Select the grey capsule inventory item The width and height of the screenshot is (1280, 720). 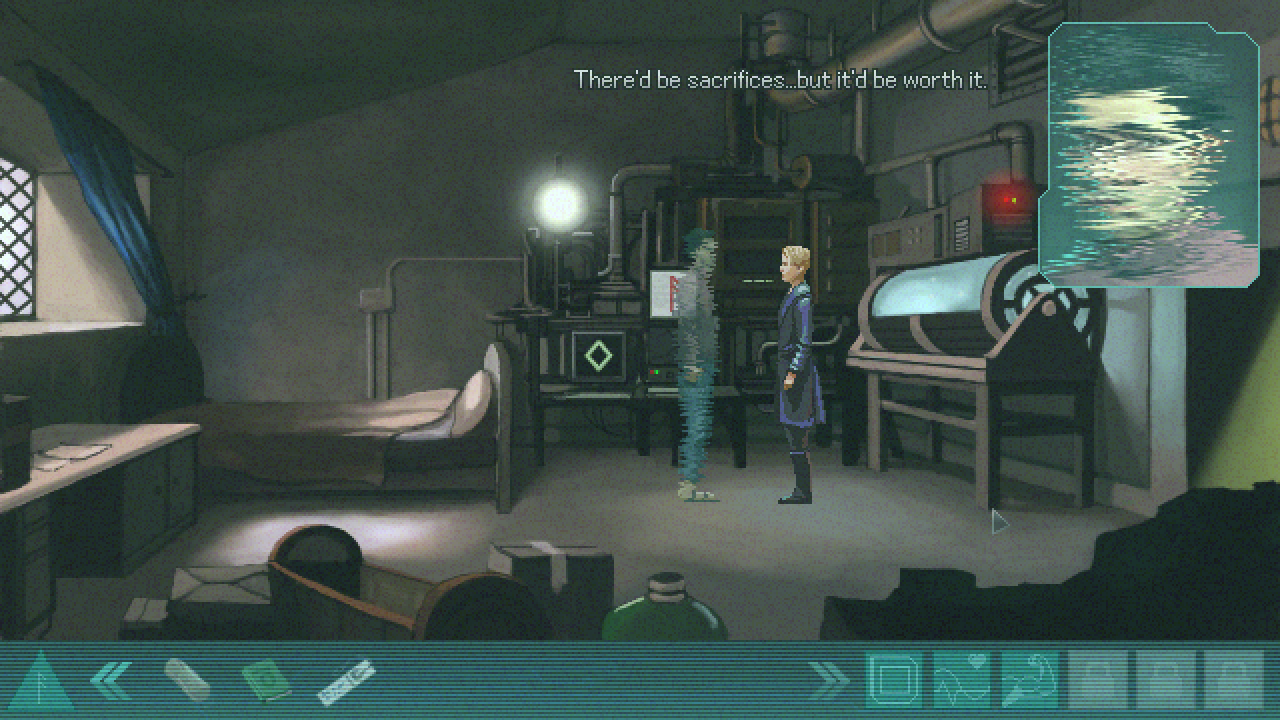click(x=187, y=680)
